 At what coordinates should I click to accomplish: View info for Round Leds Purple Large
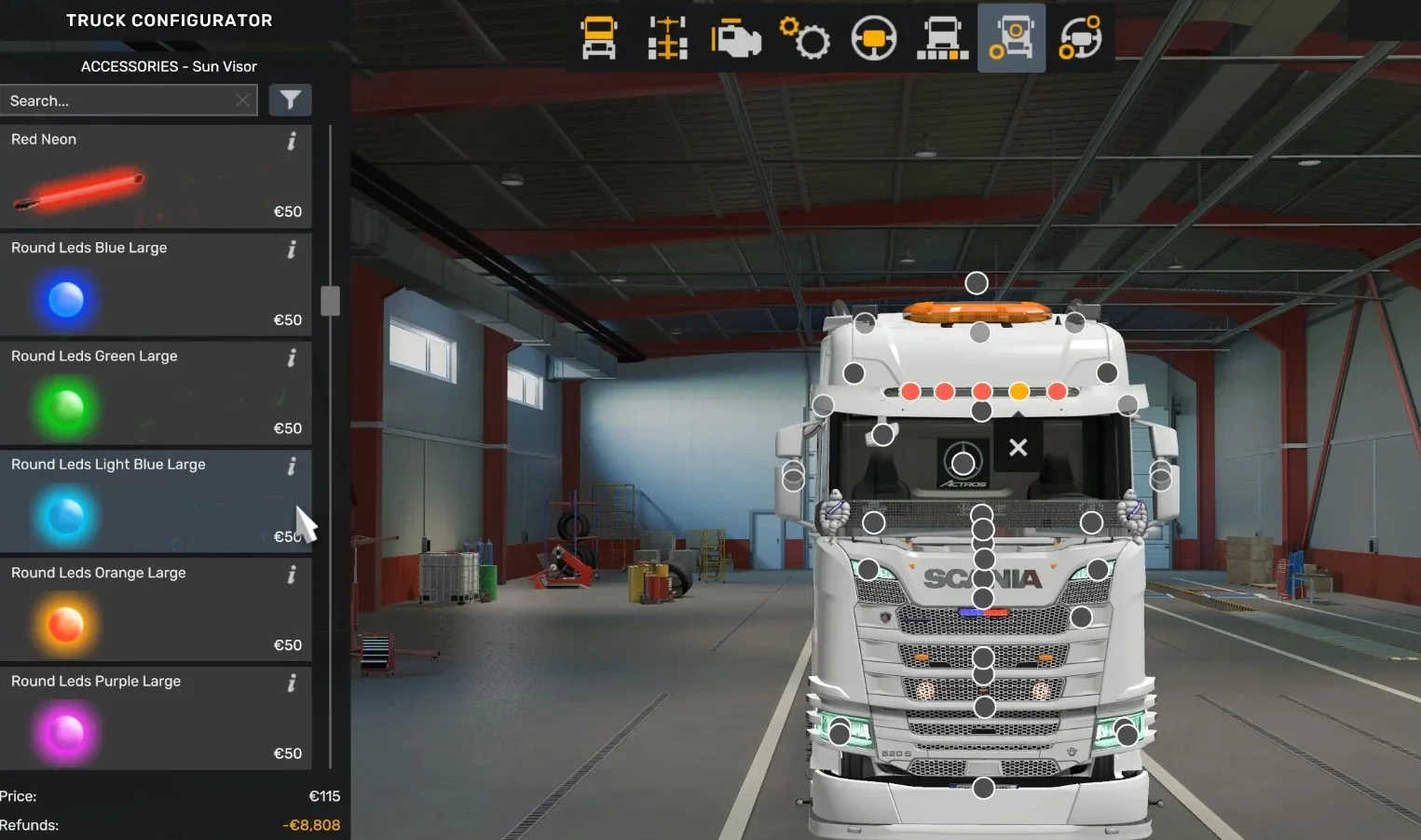pos(291,683)
